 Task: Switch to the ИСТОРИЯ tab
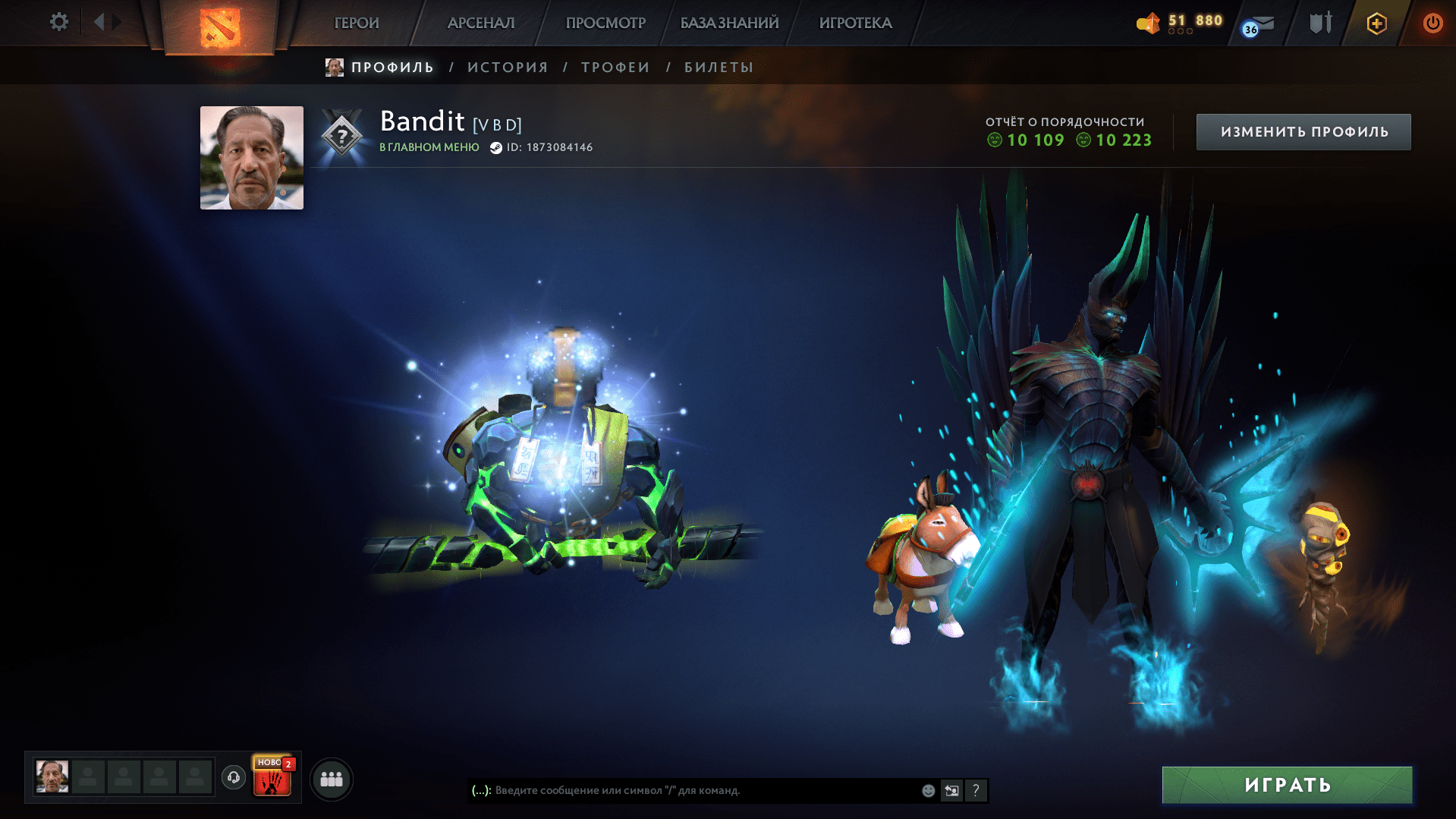coord(507,67)
